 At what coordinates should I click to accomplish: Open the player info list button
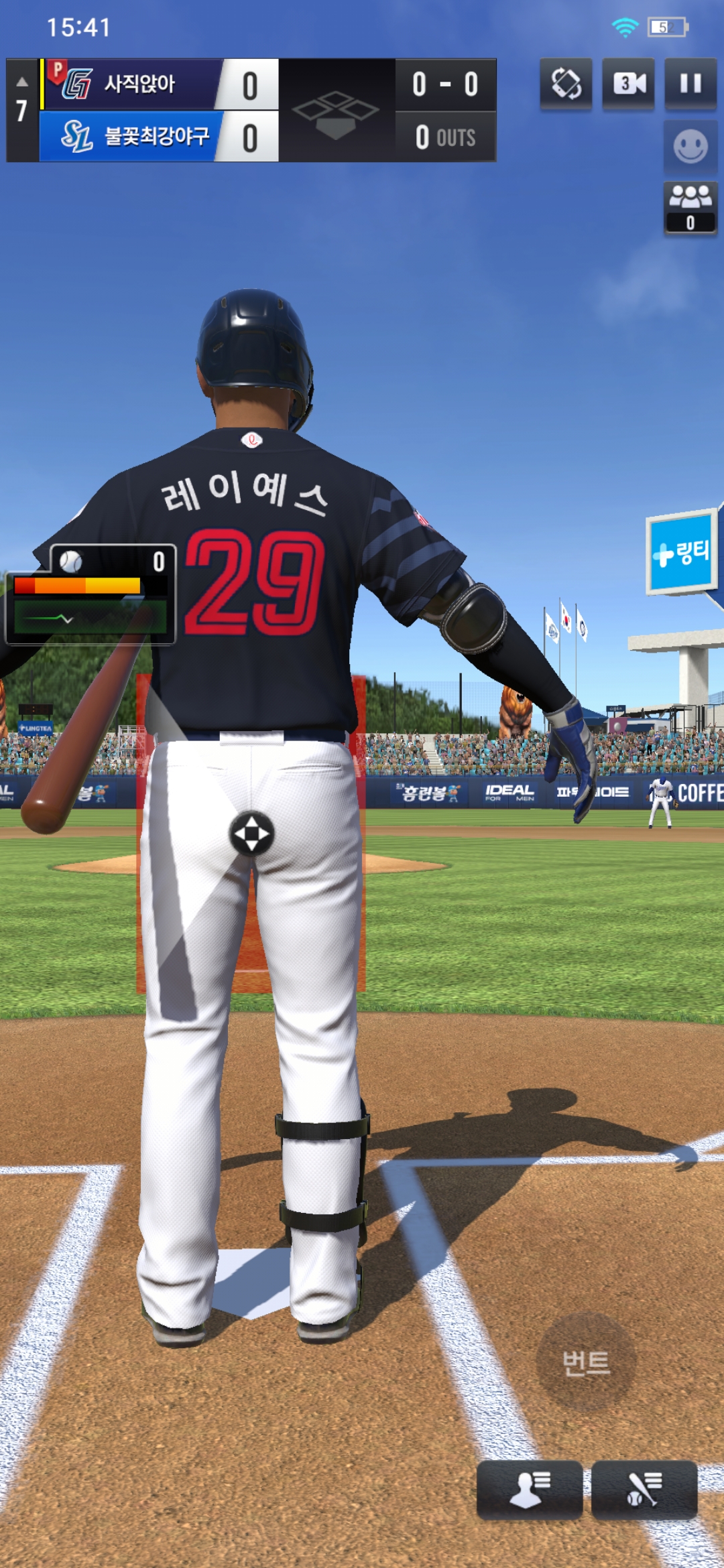click(529, 1489)
